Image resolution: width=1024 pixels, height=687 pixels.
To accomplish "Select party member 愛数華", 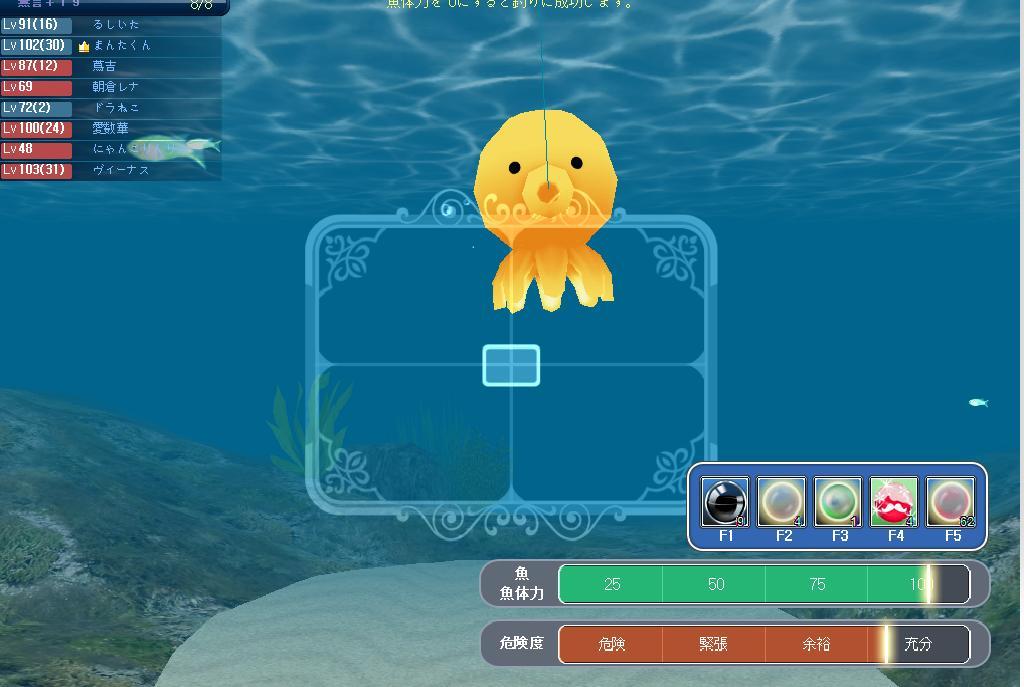I will (110, 128).
